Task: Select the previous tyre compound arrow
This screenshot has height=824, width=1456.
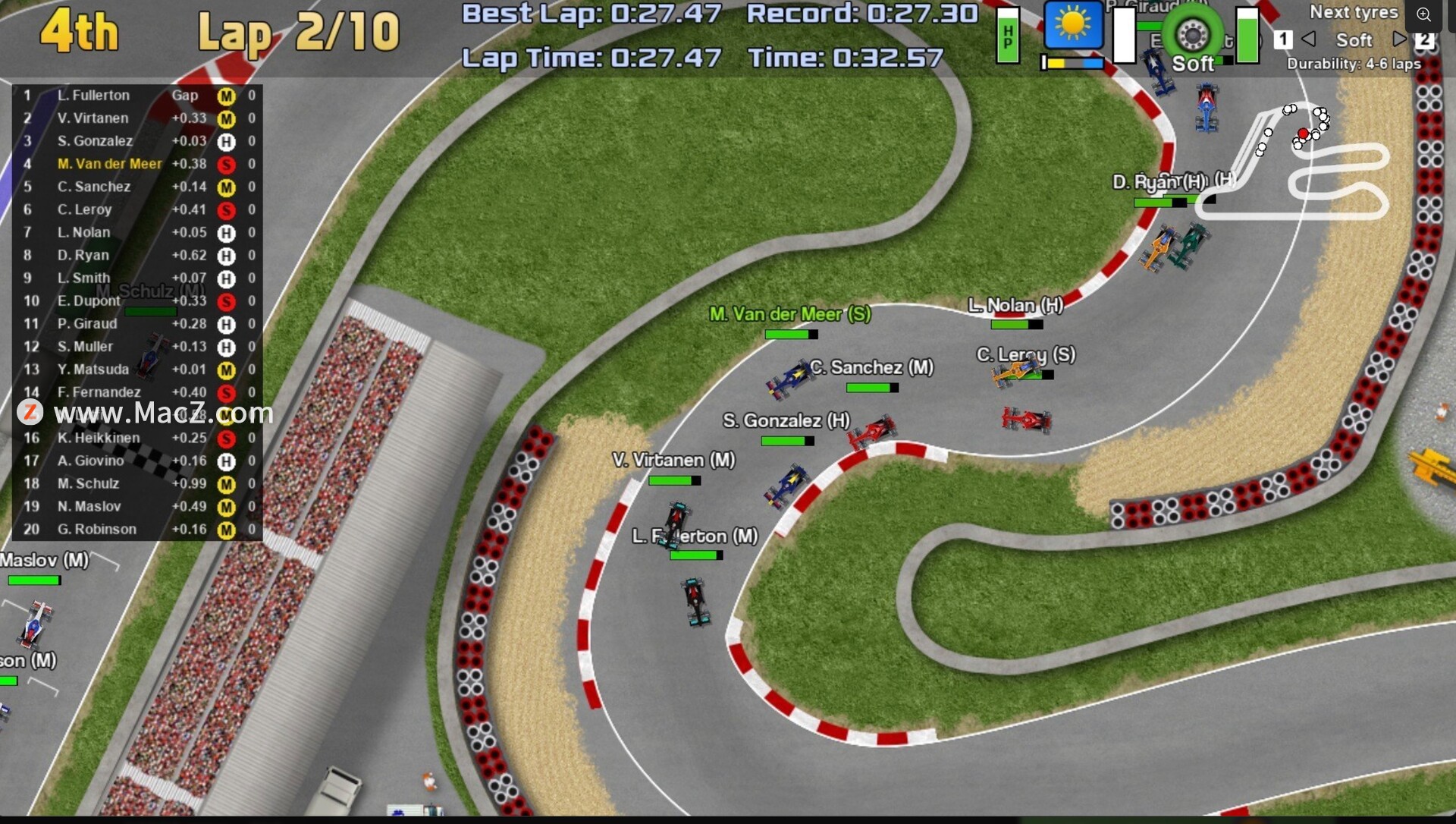Action: [1309, 39]
